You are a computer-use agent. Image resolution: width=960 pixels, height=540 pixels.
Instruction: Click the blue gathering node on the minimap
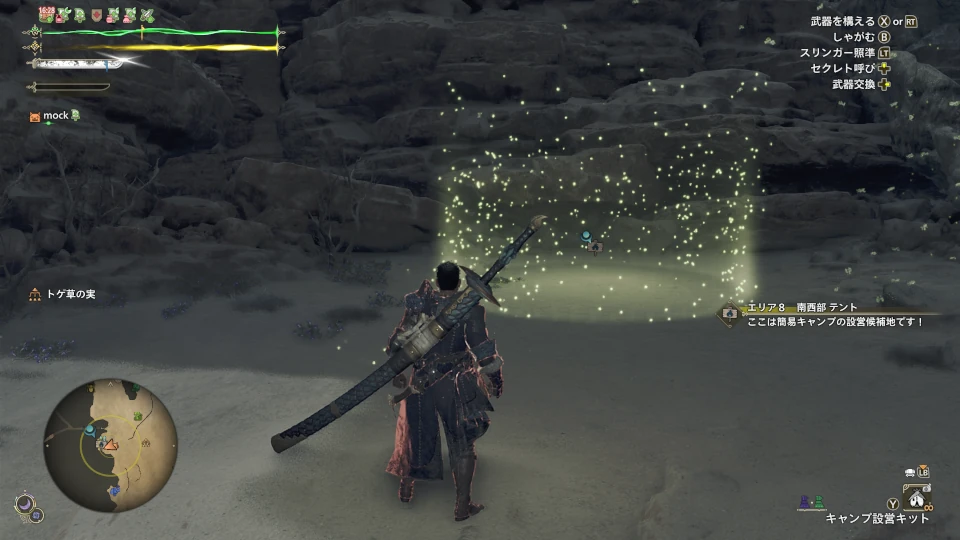tap(113, 489)
